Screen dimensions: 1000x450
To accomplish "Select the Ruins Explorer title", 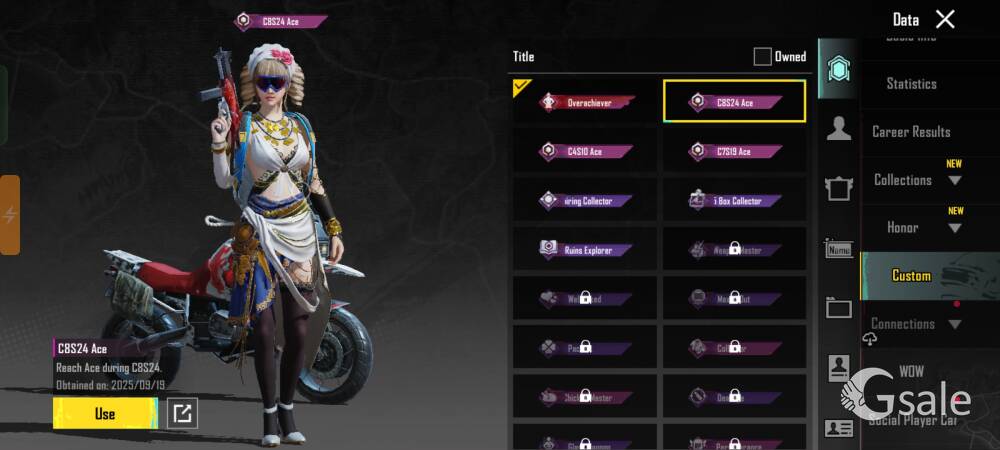I will [x=586, y=249].
